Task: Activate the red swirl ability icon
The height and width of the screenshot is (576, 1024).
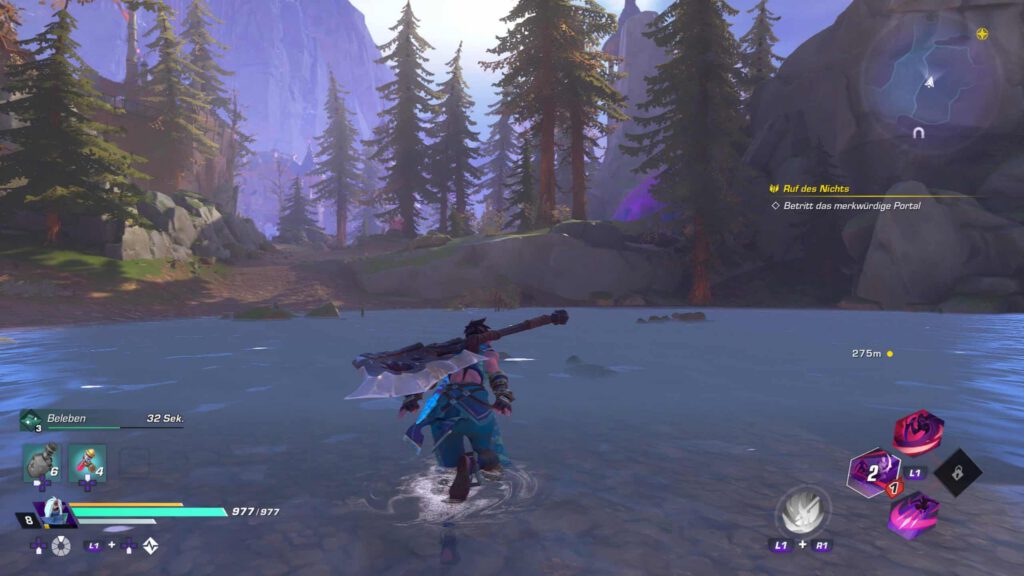Action: click(917, 431)
